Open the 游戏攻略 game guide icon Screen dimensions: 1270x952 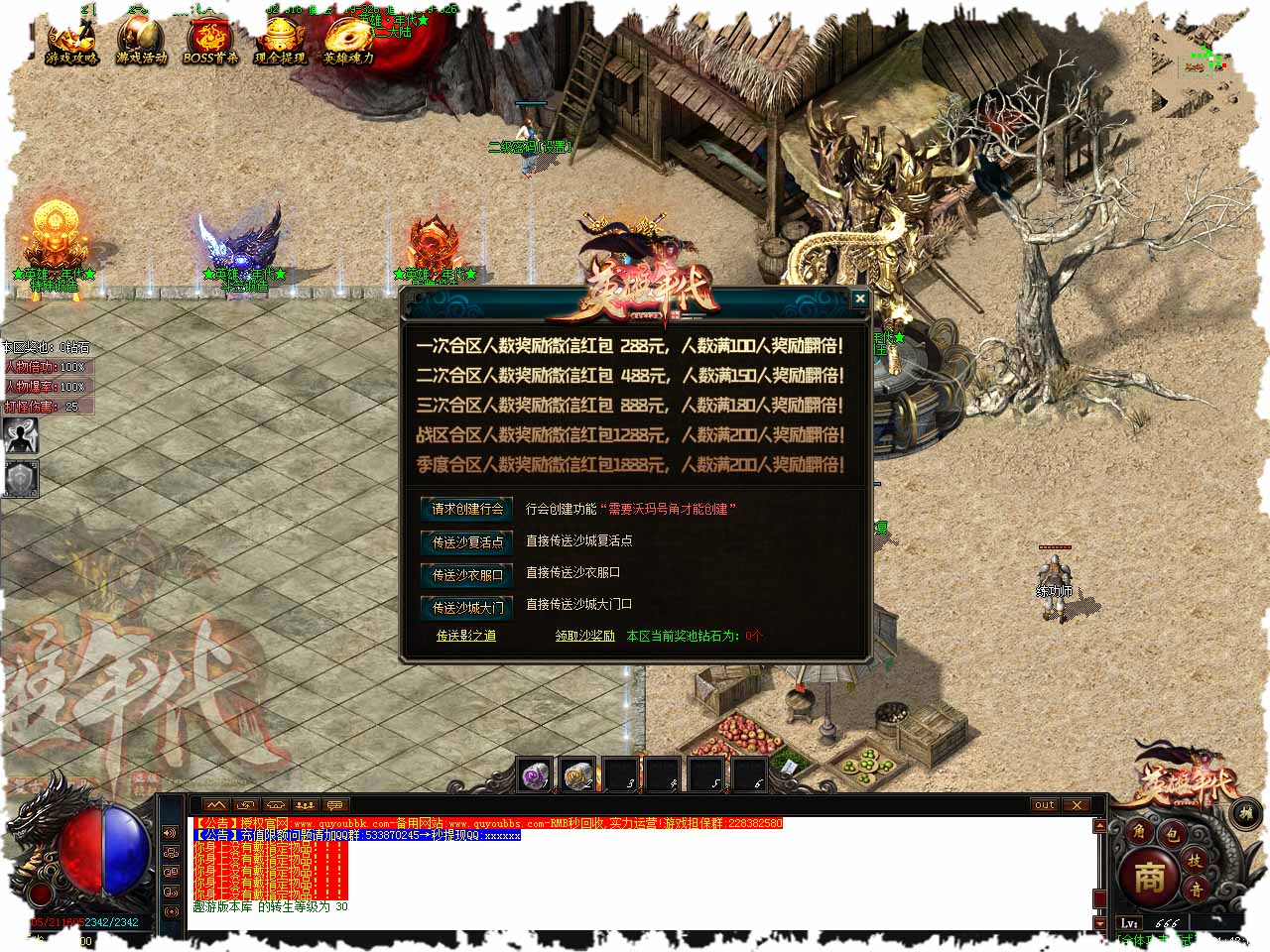click(x=71, y=42)
